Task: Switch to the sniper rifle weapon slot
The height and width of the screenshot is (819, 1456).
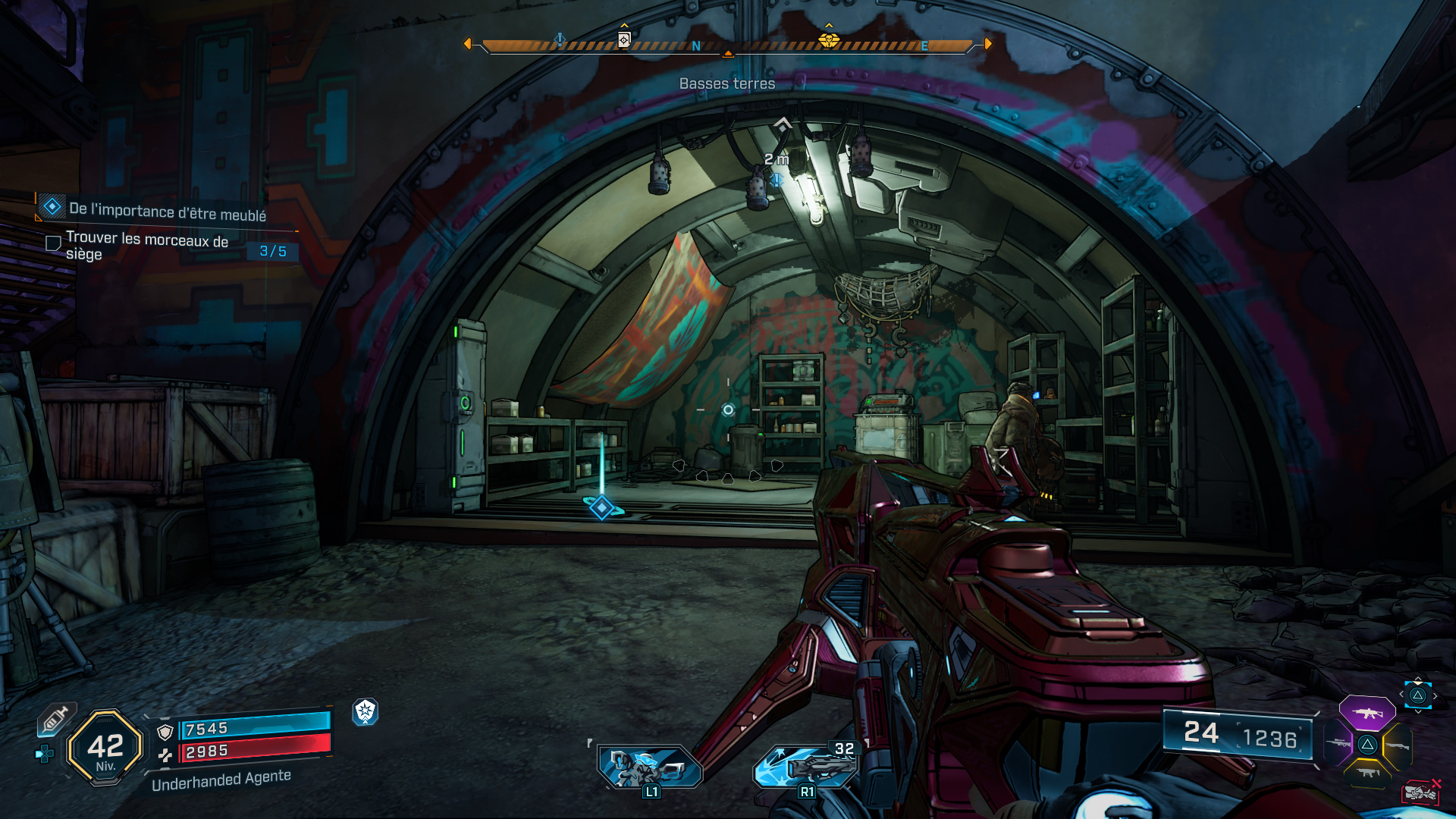Action: 1338,743
